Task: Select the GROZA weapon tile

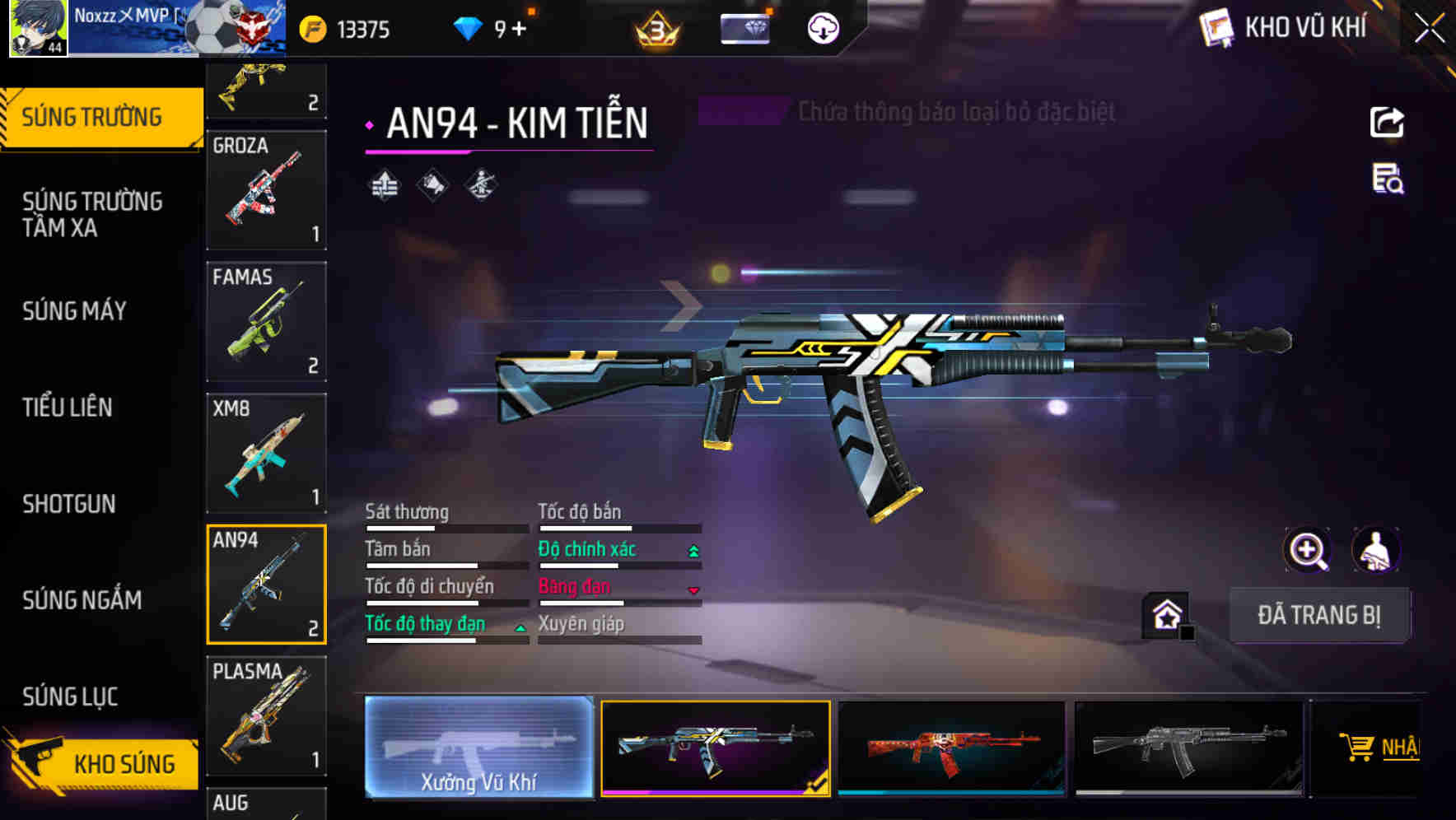Action: [x=266, y=190]
